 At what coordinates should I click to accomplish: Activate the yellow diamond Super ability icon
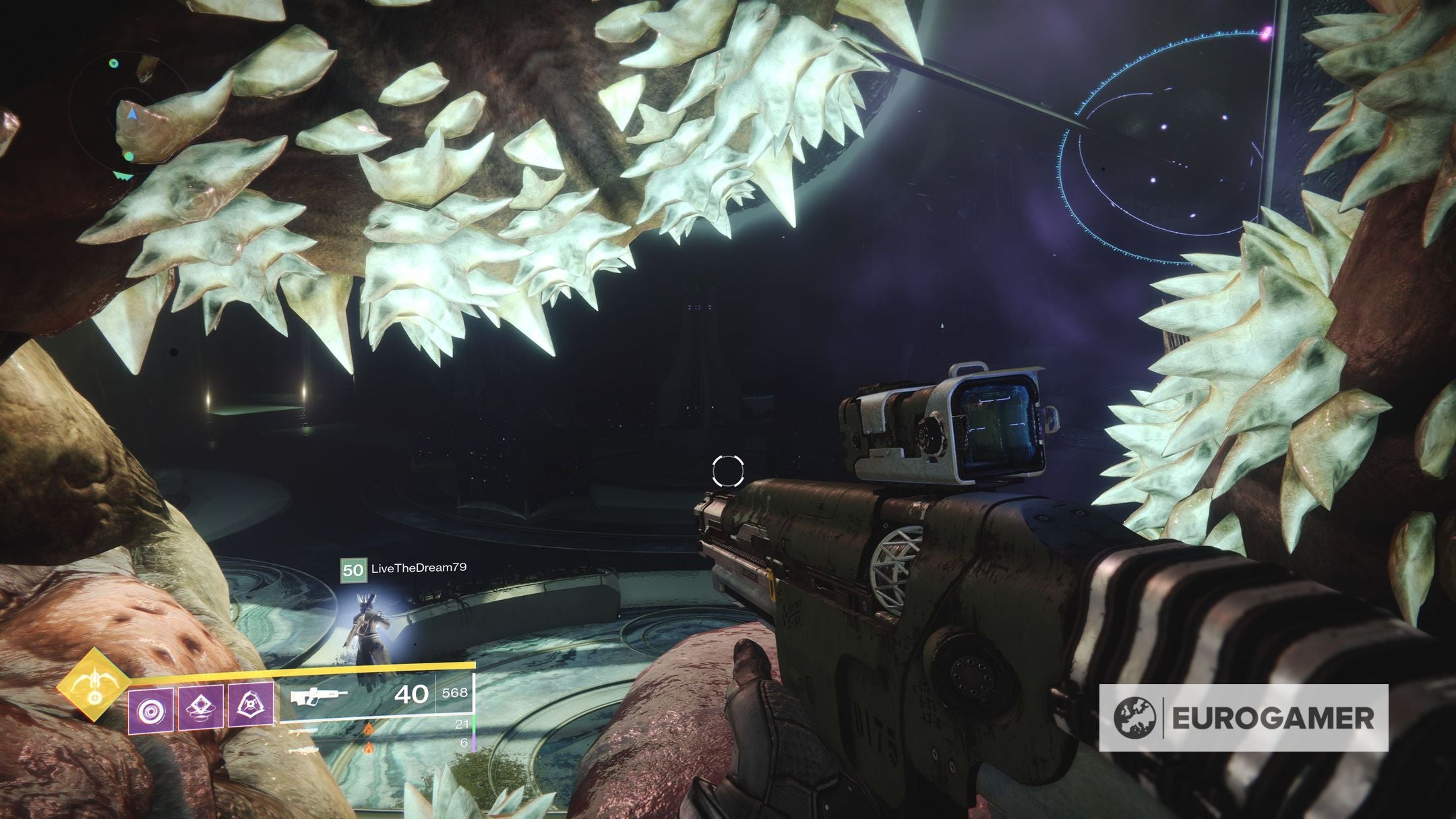pyautogui.click(x=93, y=686)
